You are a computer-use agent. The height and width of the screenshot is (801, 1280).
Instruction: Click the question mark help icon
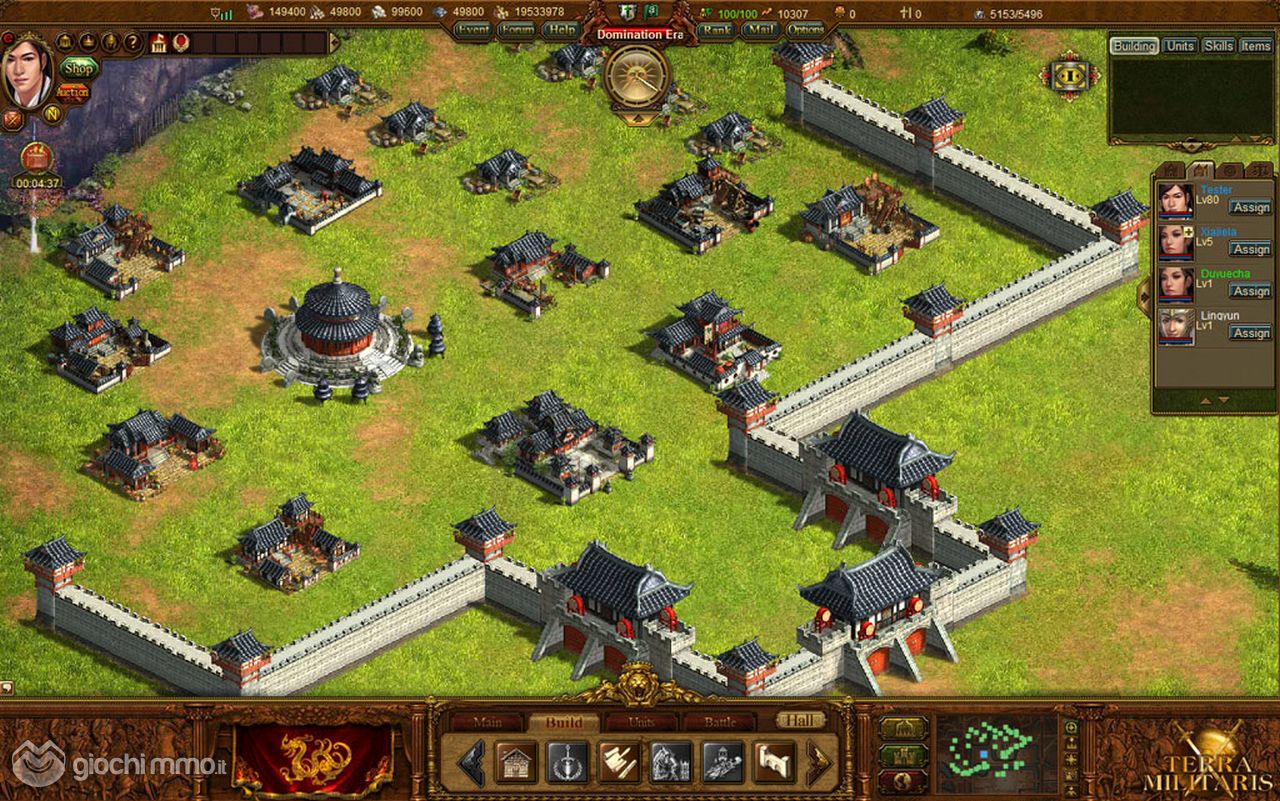(x=131, y=43)
